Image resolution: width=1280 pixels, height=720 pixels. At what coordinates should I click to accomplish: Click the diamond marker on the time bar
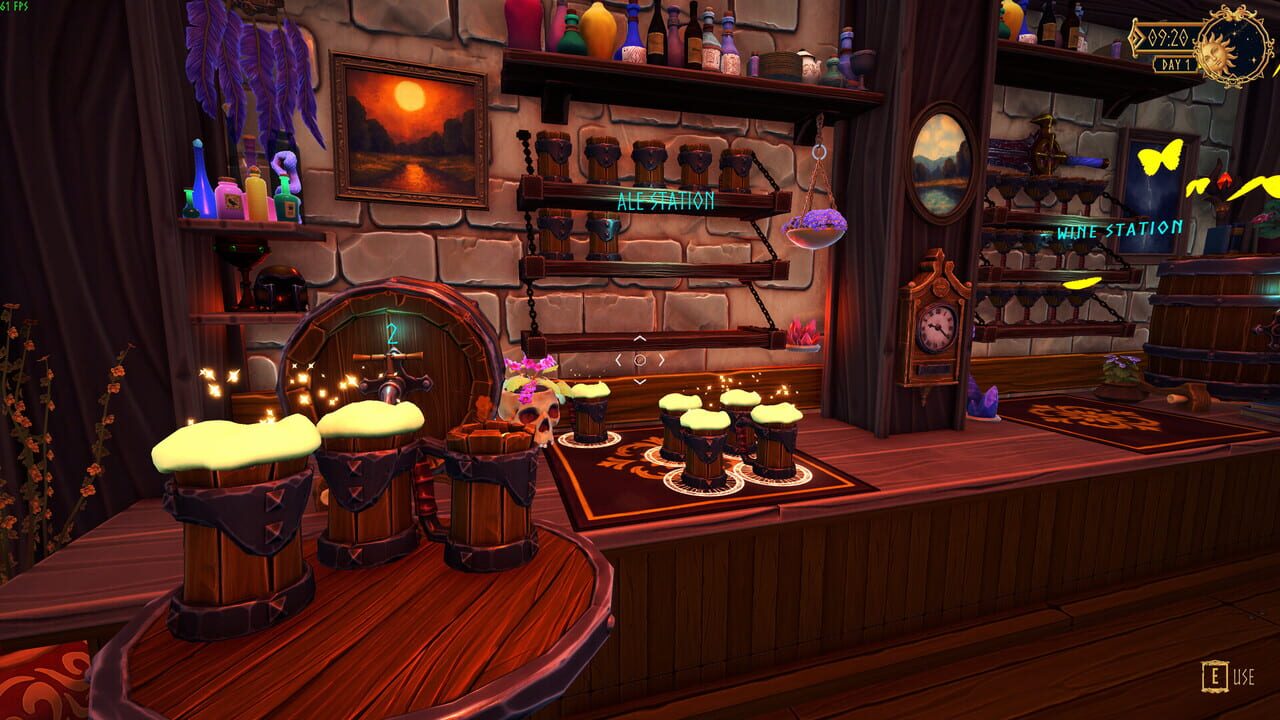1133,37
